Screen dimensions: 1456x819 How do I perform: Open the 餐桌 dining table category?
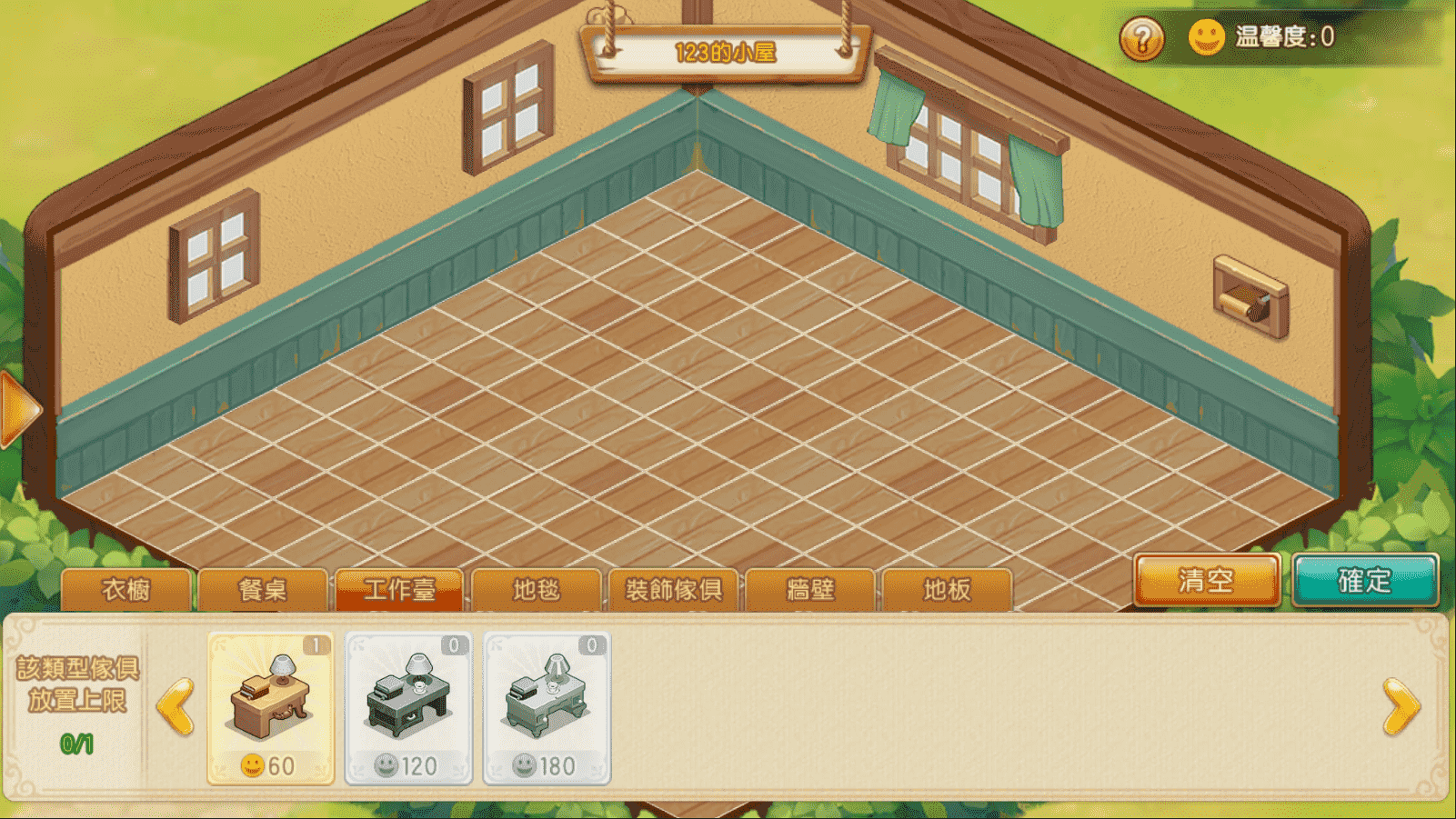coord(263,590)
